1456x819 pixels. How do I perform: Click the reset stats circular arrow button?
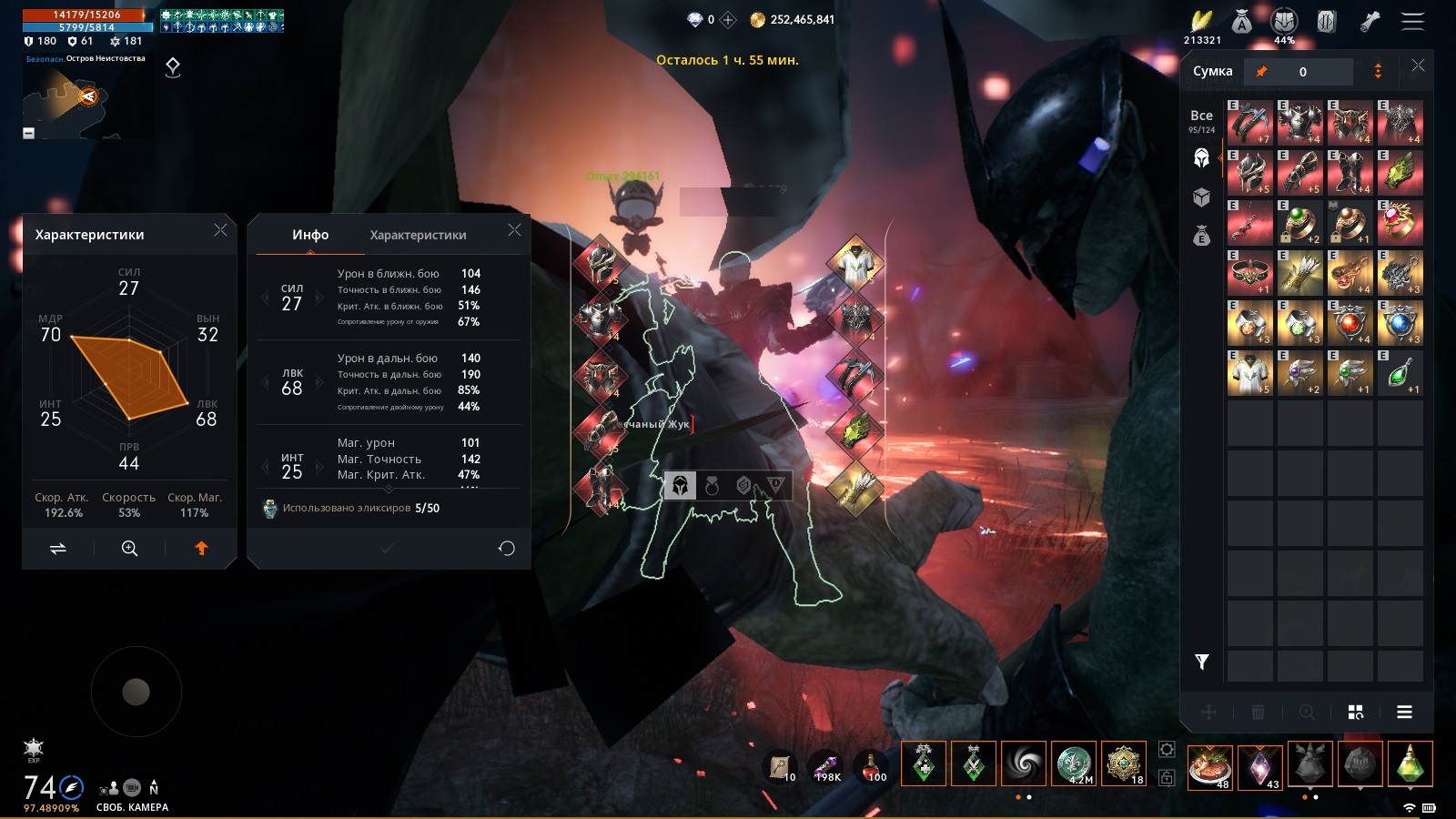pos(507,548)
